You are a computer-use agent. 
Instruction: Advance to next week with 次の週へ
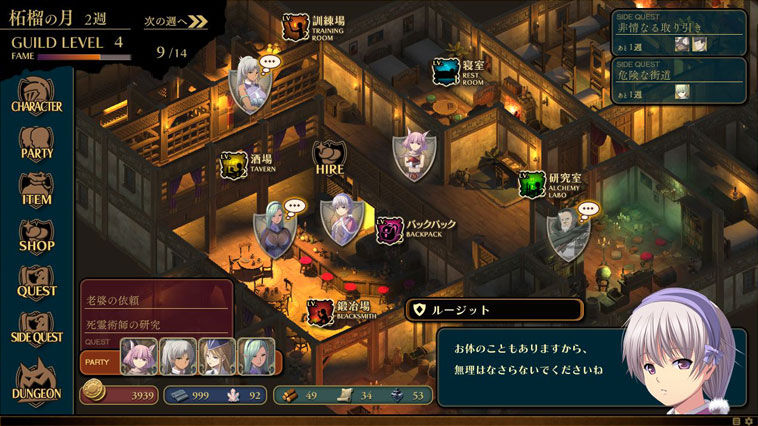tap(176, 20)
